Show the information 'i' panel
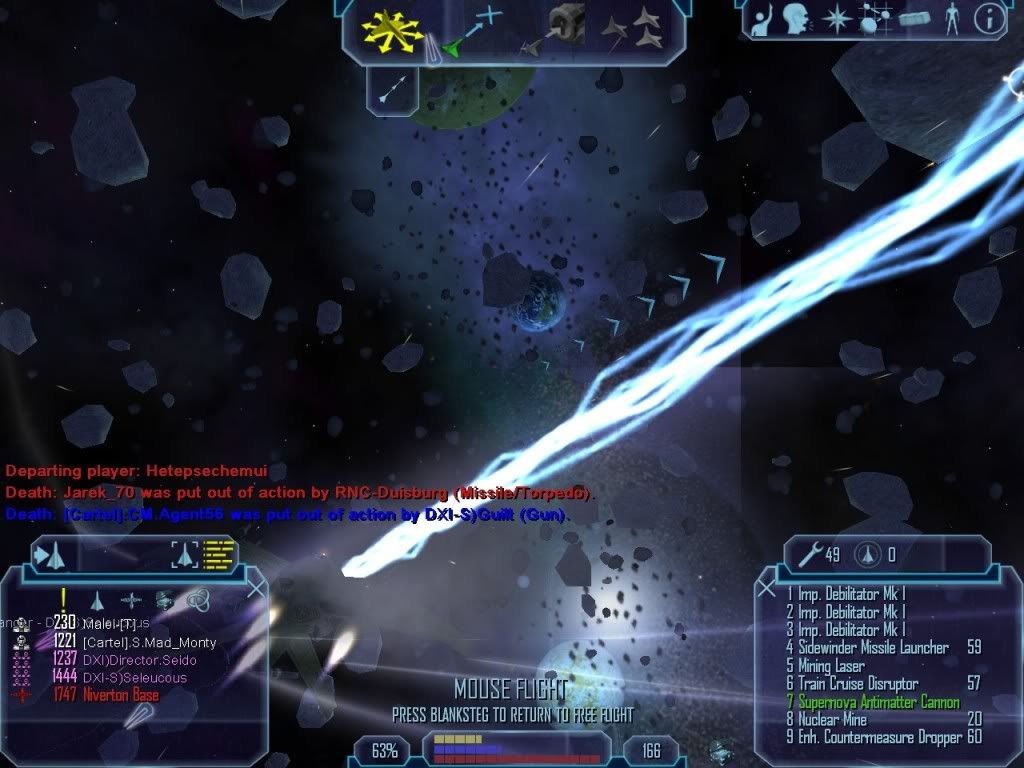1024x768 pixels. coord(989,18)
